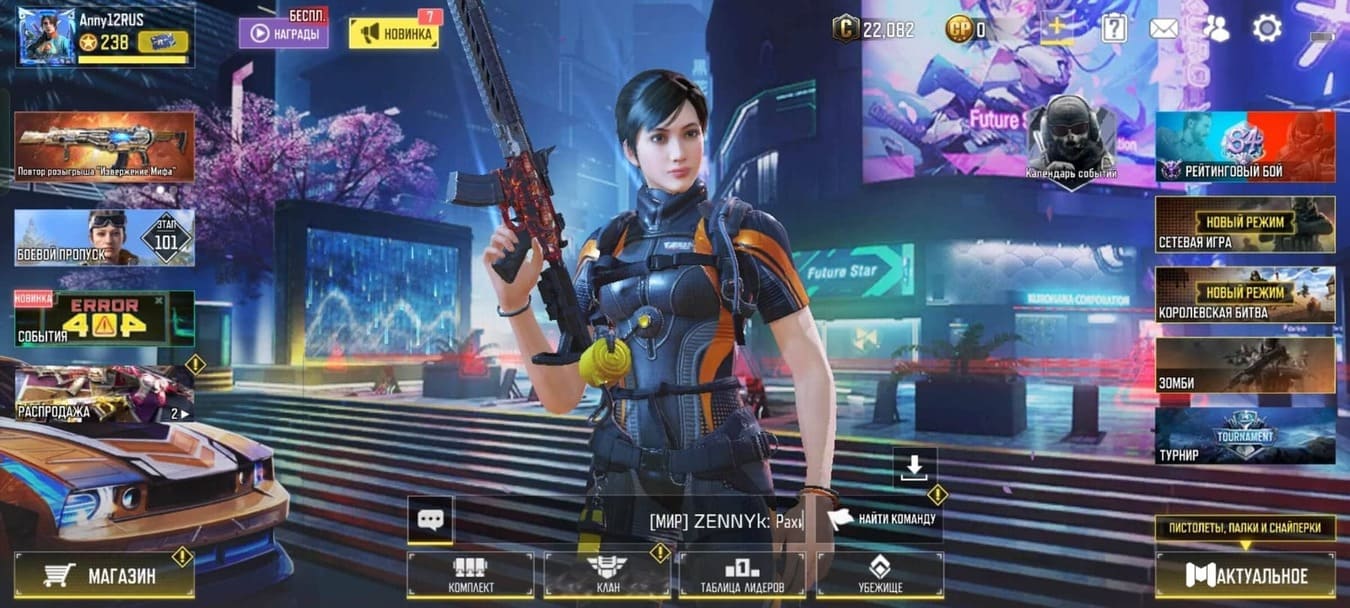Image resolution: width=1350 pixels, height=608 pixels.
Task: Open the settings gear icon
Action: [x=1267, y=29]
